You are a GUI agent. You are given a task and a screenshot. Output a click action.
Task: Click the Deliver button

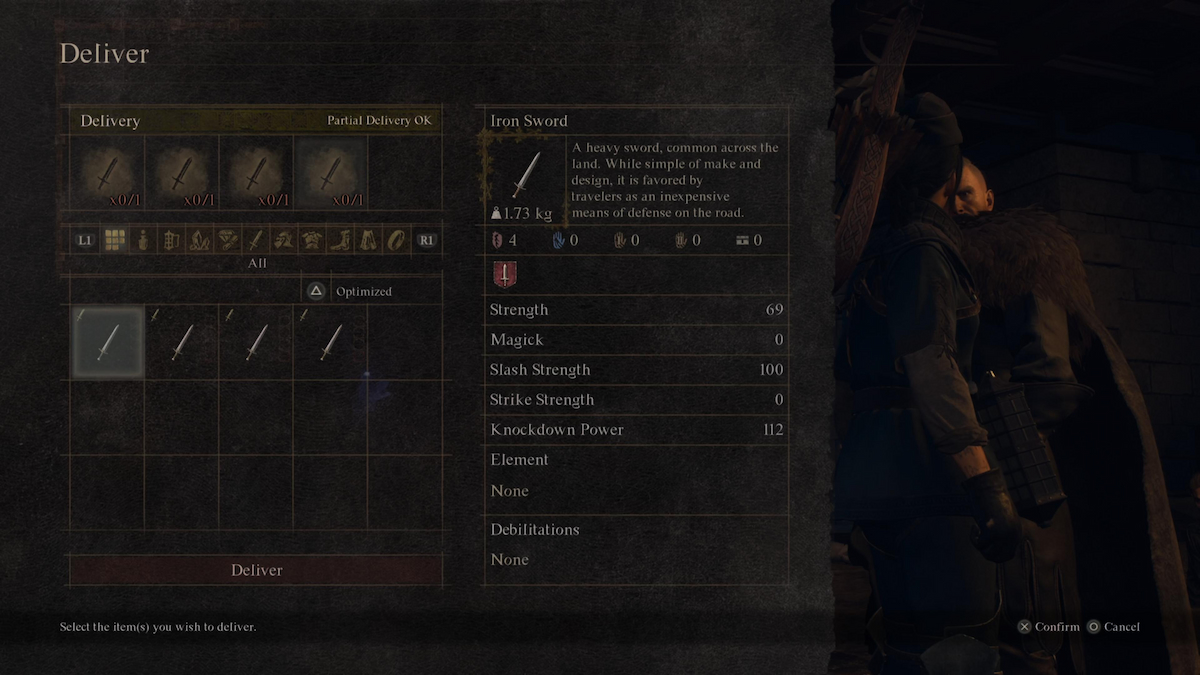click(x=256, y=570)
